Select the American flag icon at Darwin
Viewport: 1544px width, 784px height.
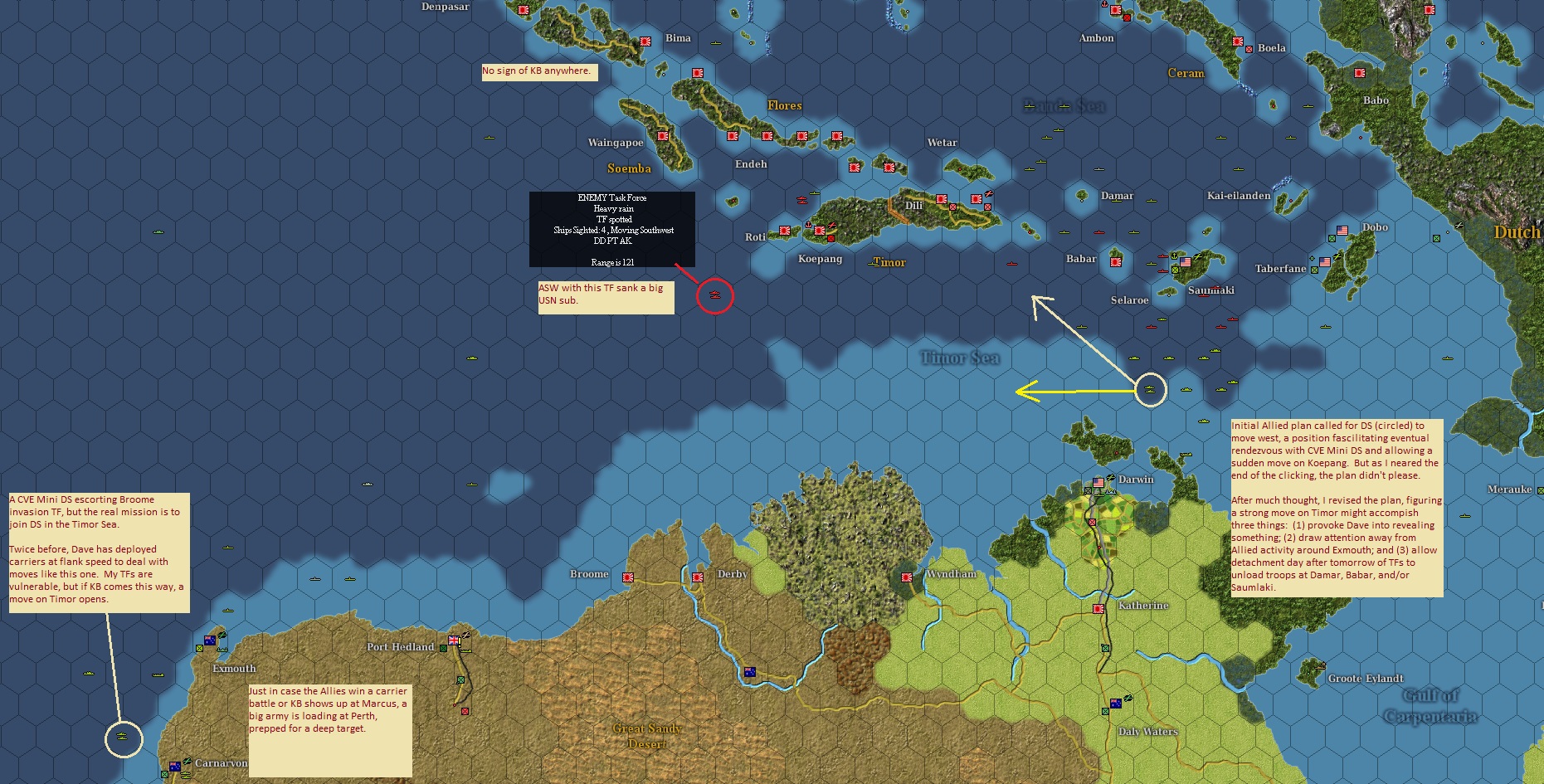[1098, 483]
